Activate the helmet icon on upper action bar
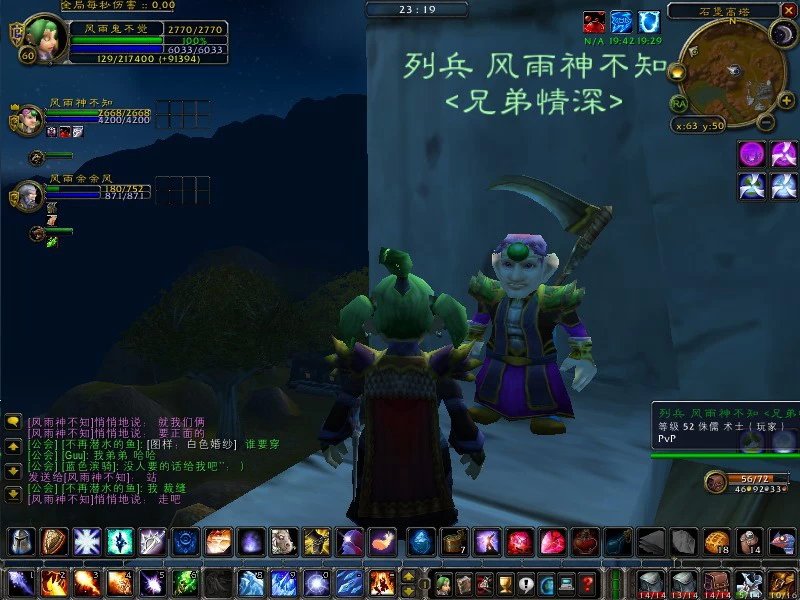 20,542
